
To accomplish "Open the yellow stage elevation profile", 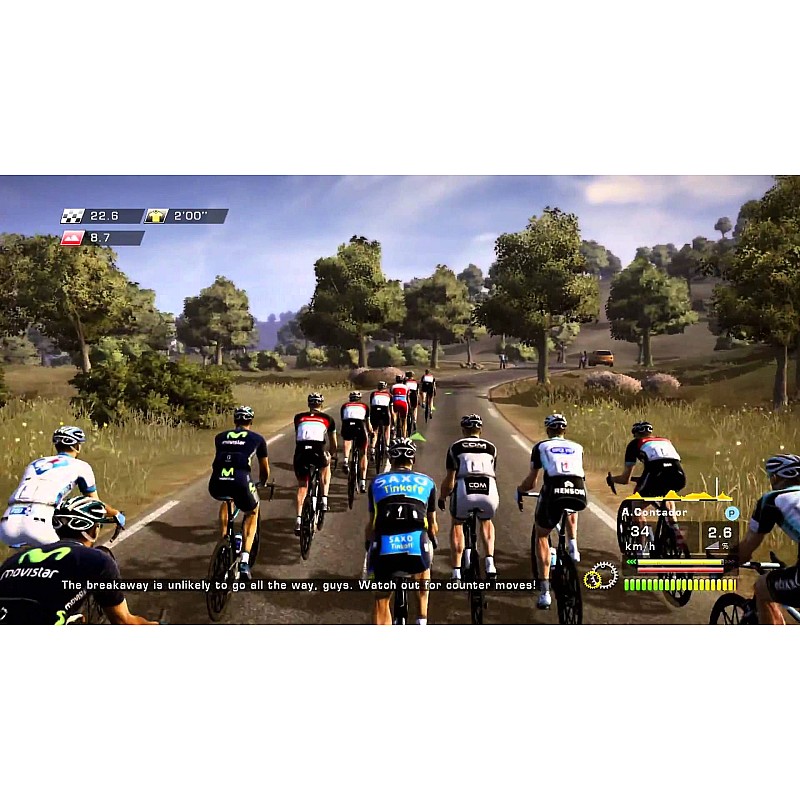I will (x=678, y=496).
